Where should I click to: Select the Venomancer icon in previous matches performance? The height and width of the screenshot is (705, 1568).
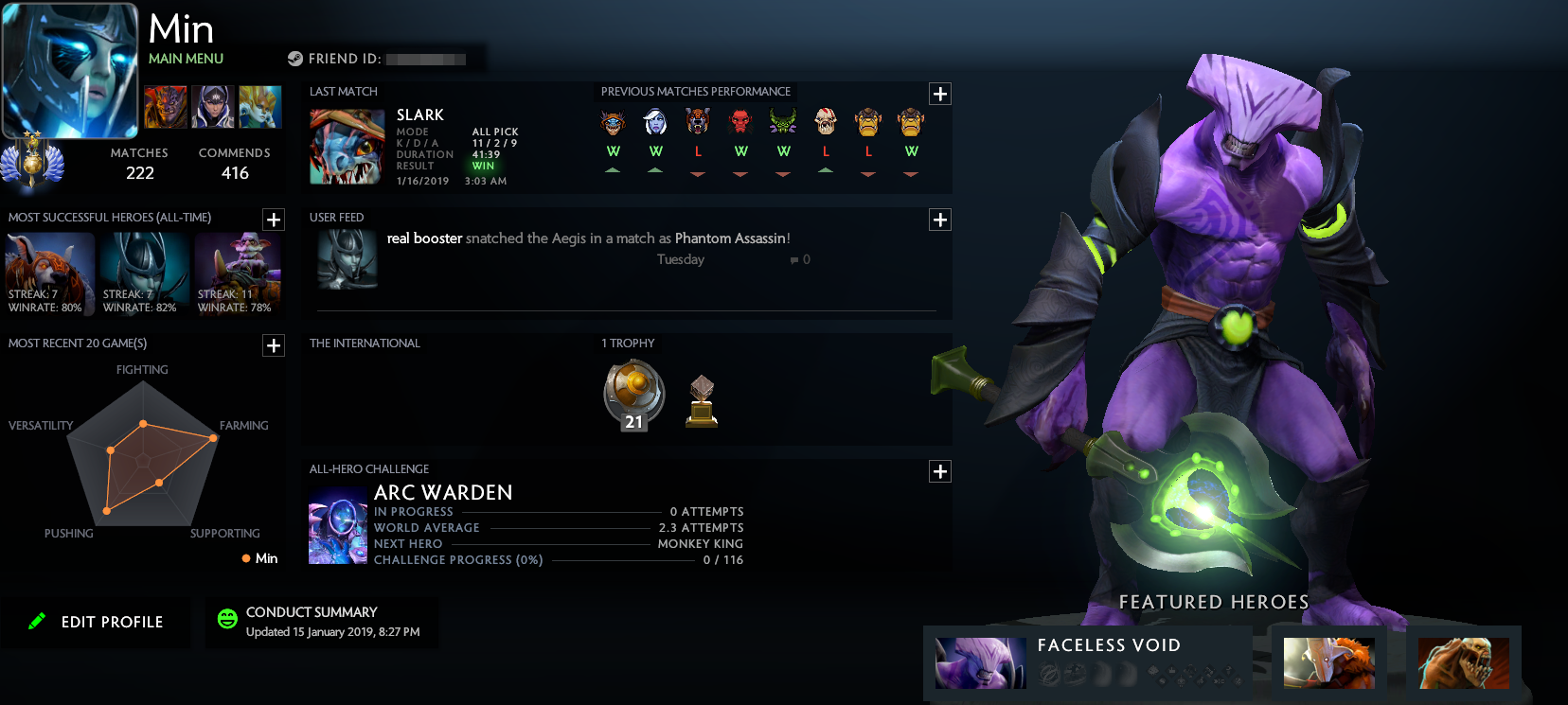coord(783,121)
